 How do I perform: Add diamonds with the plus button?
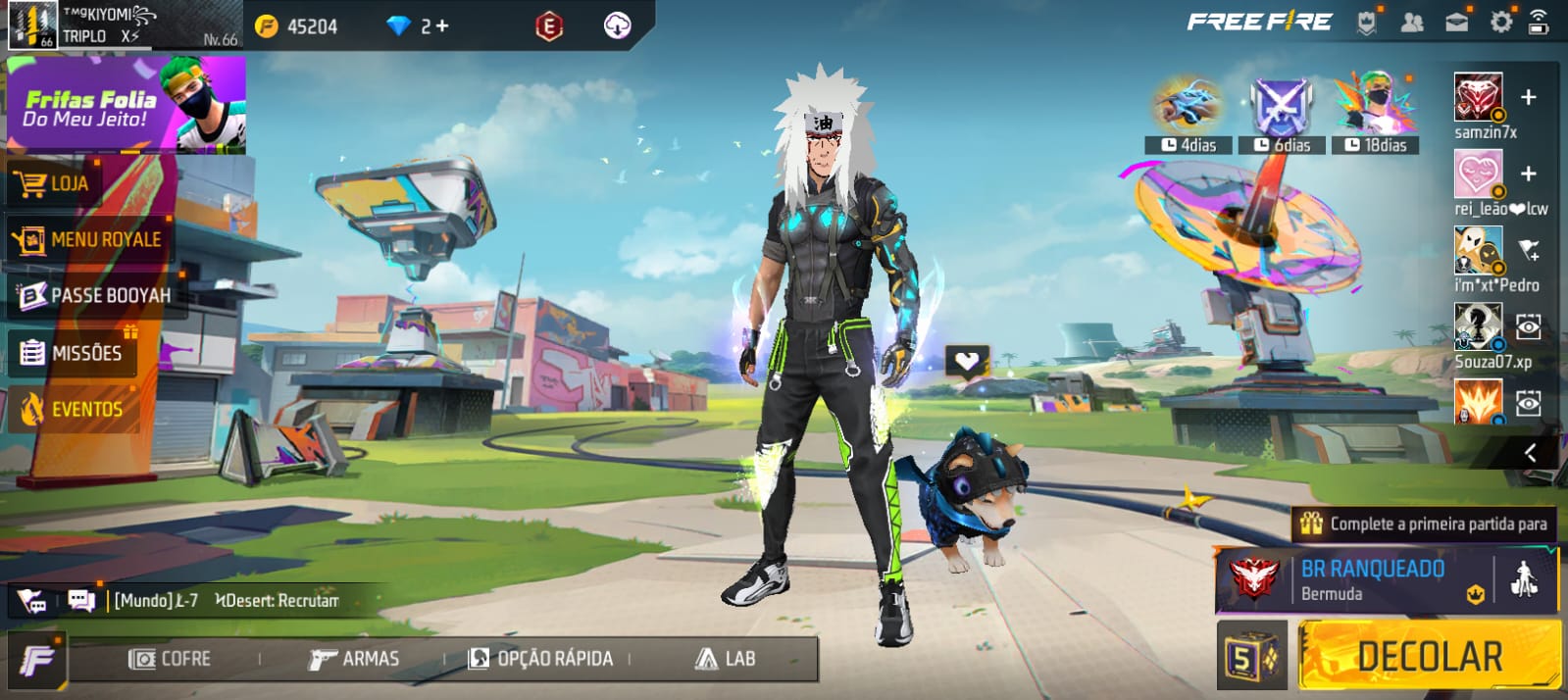442,26
